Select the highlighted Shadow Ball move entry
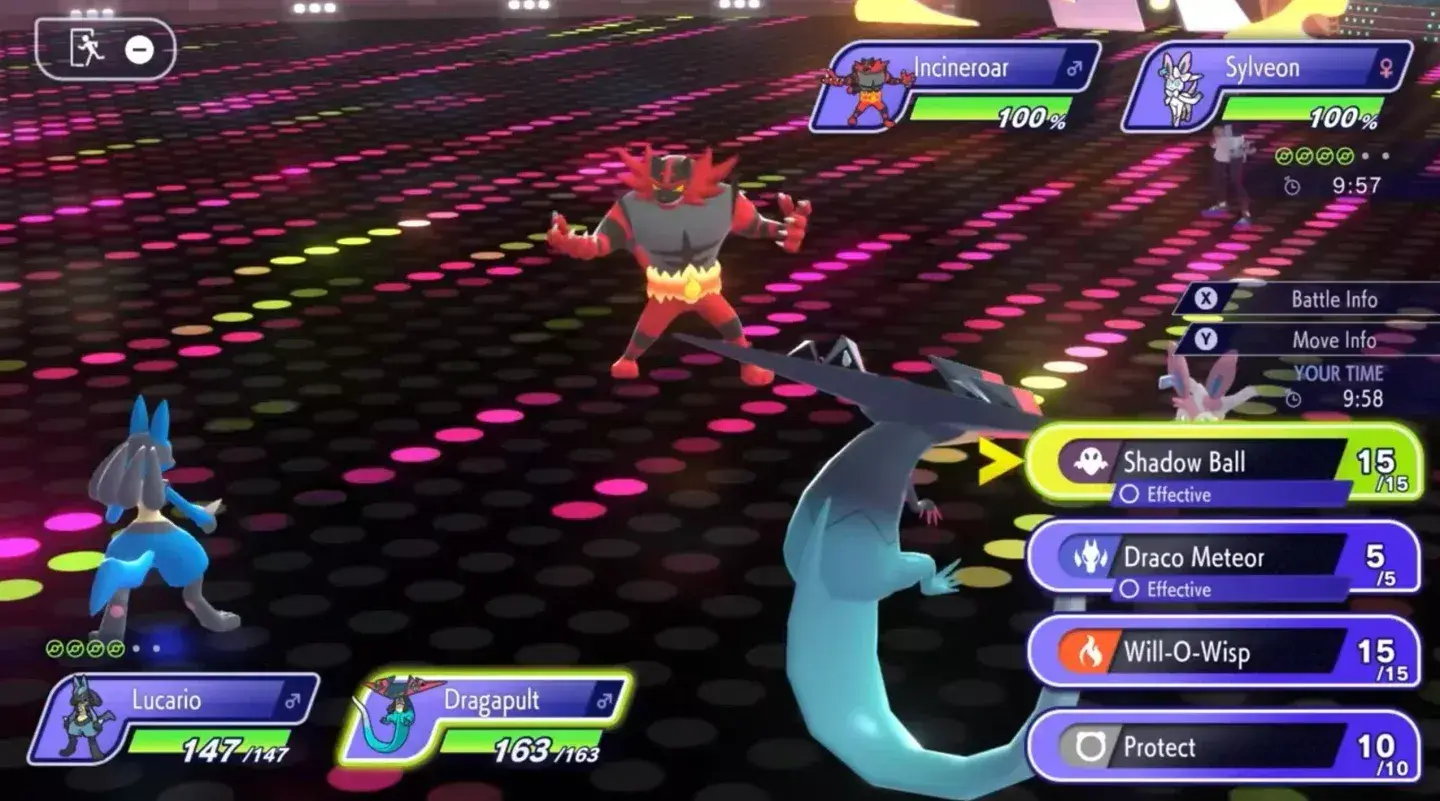Image resolution: width=1440 pixels, height=801 pixels. pyautogui.click(x=1200, y=462)
